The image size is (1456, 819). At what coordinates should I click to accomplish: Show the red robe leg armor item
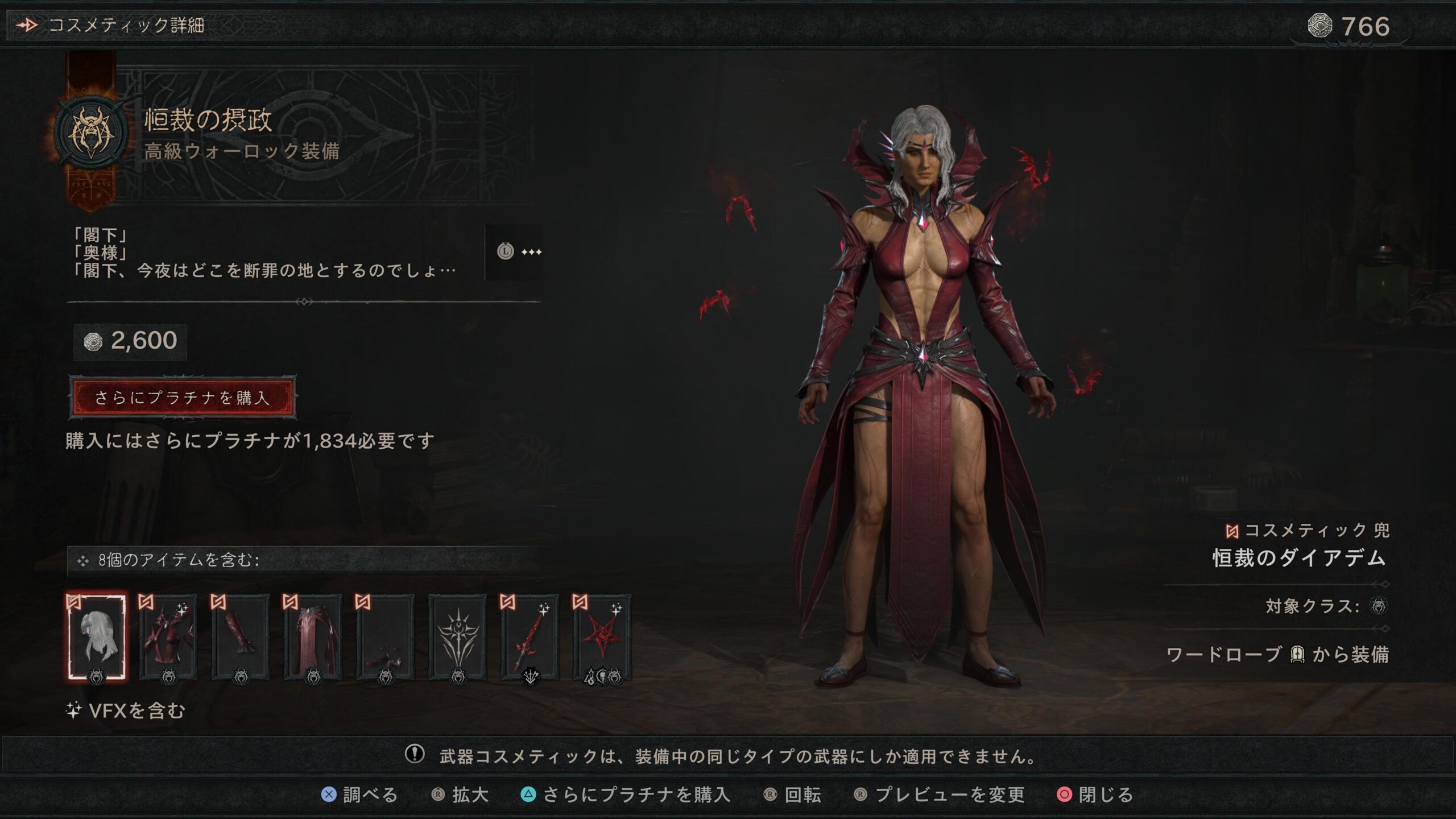click(x=313, y=637)
